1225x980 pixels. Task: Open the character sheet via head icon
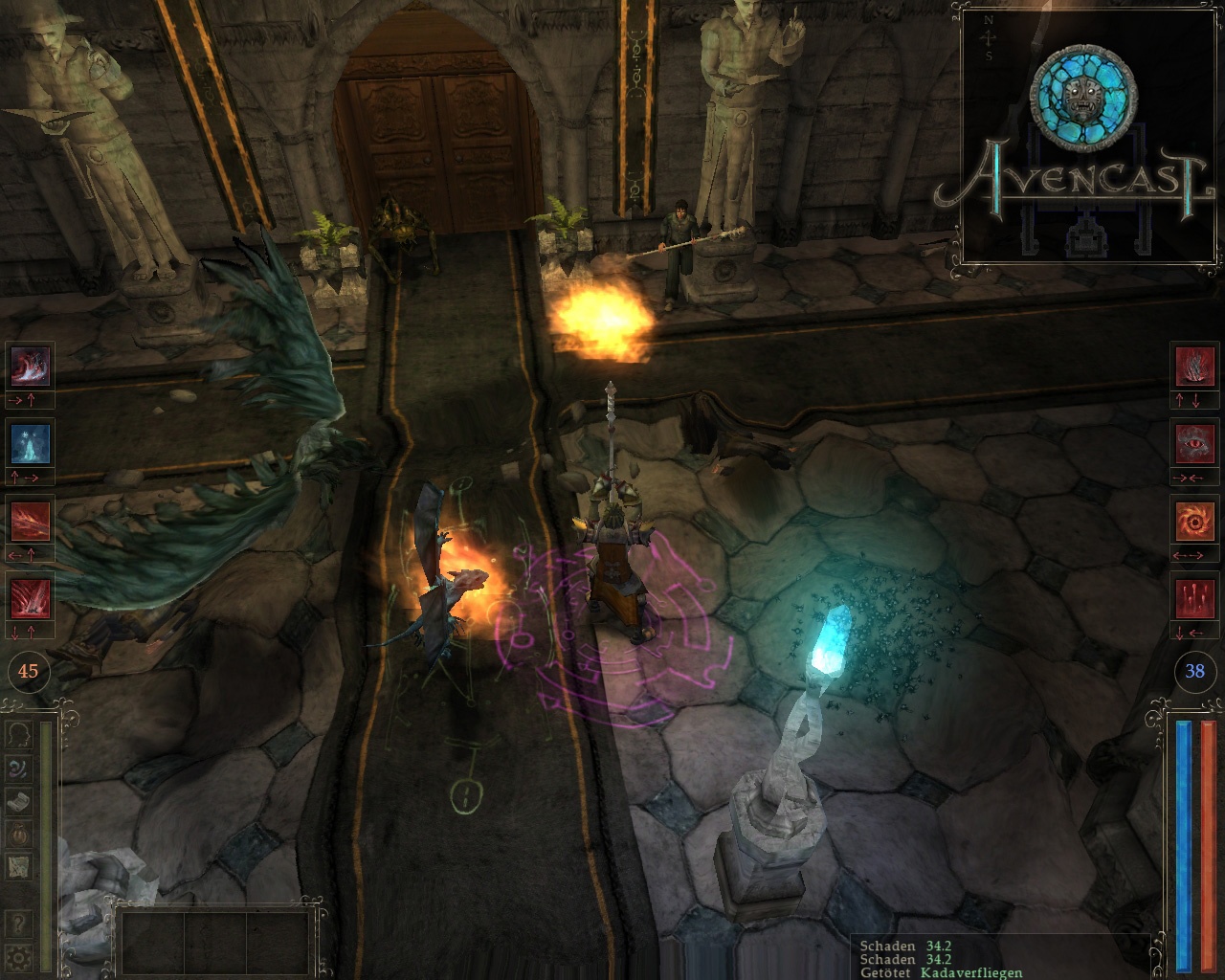[21, 735]
